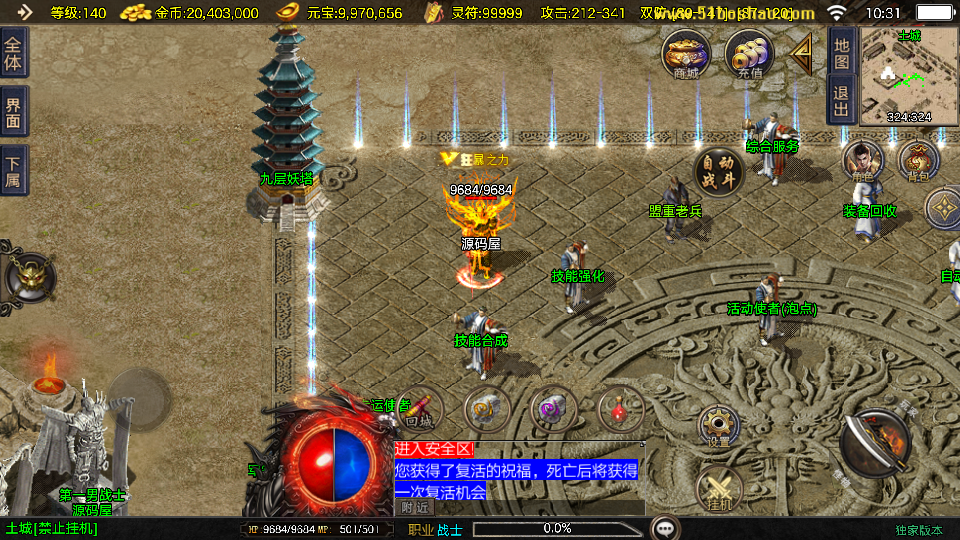Use the red potion quick slot

(620, 409)
